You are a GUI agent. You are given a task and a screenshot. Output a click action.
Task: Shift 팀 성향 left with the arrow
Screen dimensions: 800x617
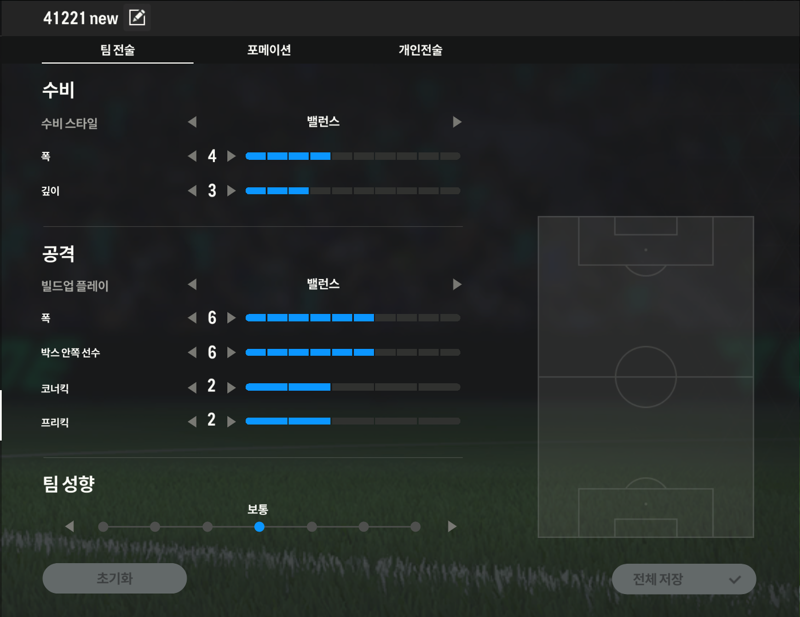click(69, 526)
